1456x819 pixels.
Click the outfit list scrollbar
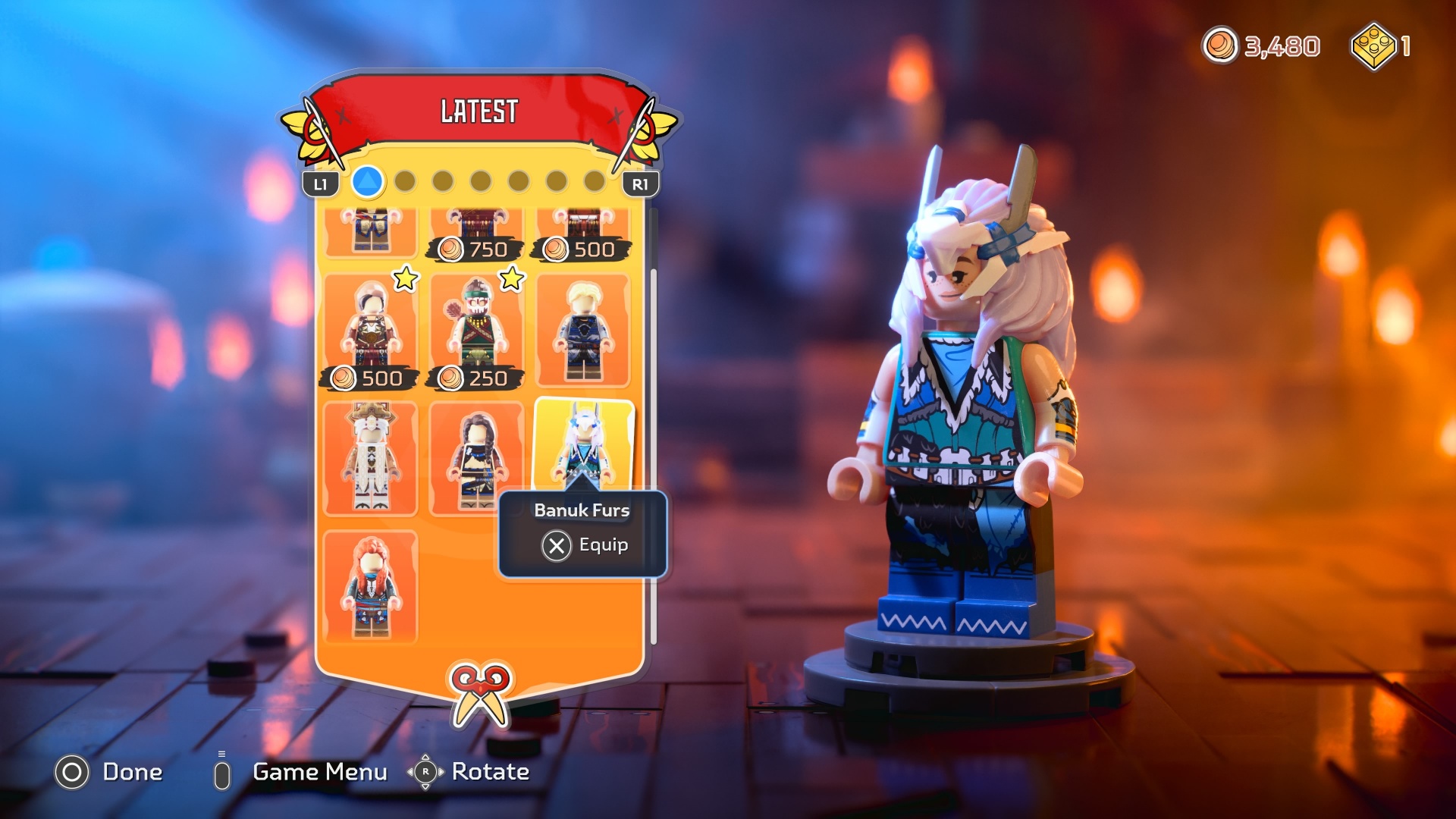654,455
